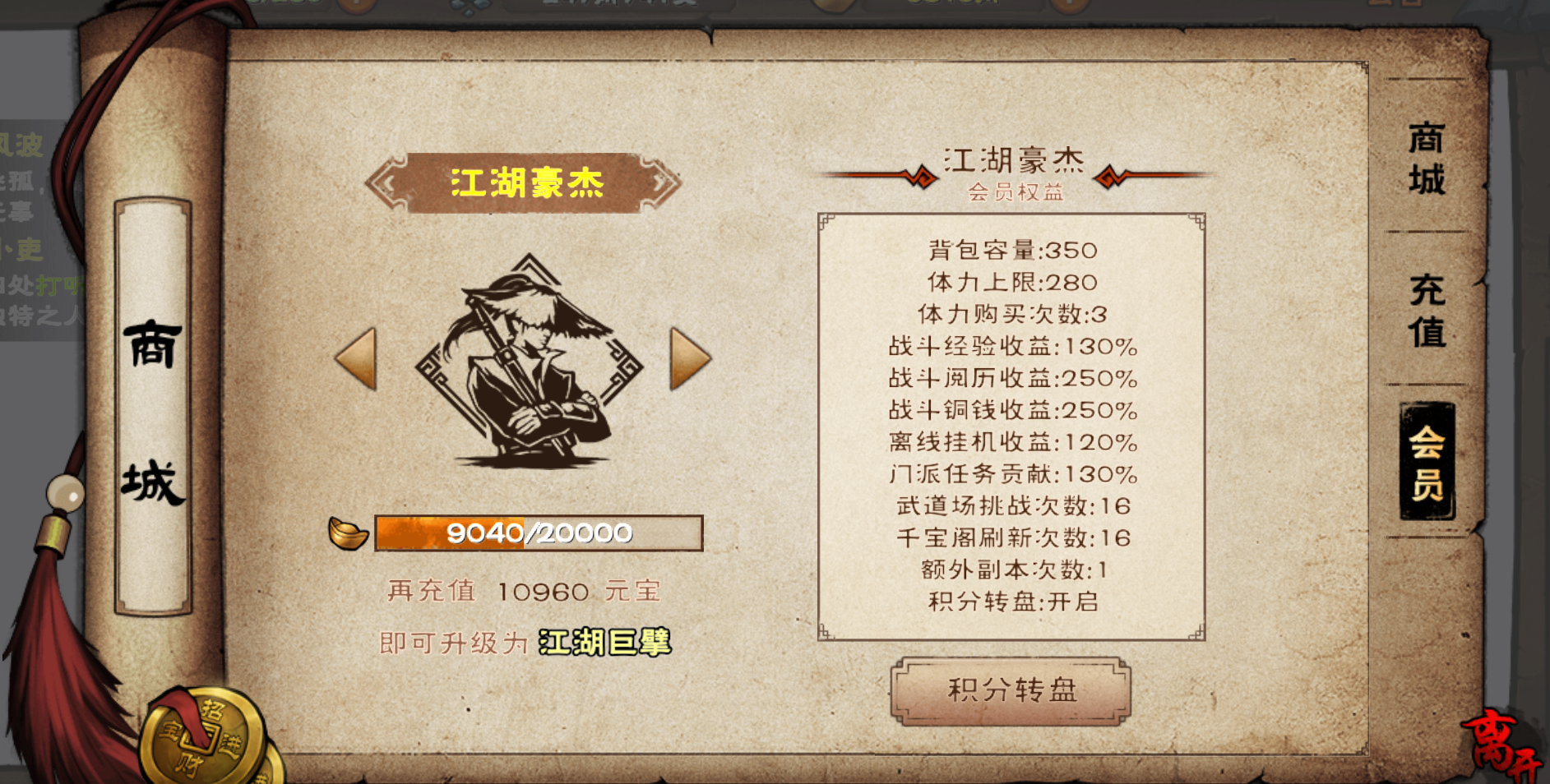Click the 商城 scroll banner on the left

point(150,403)
